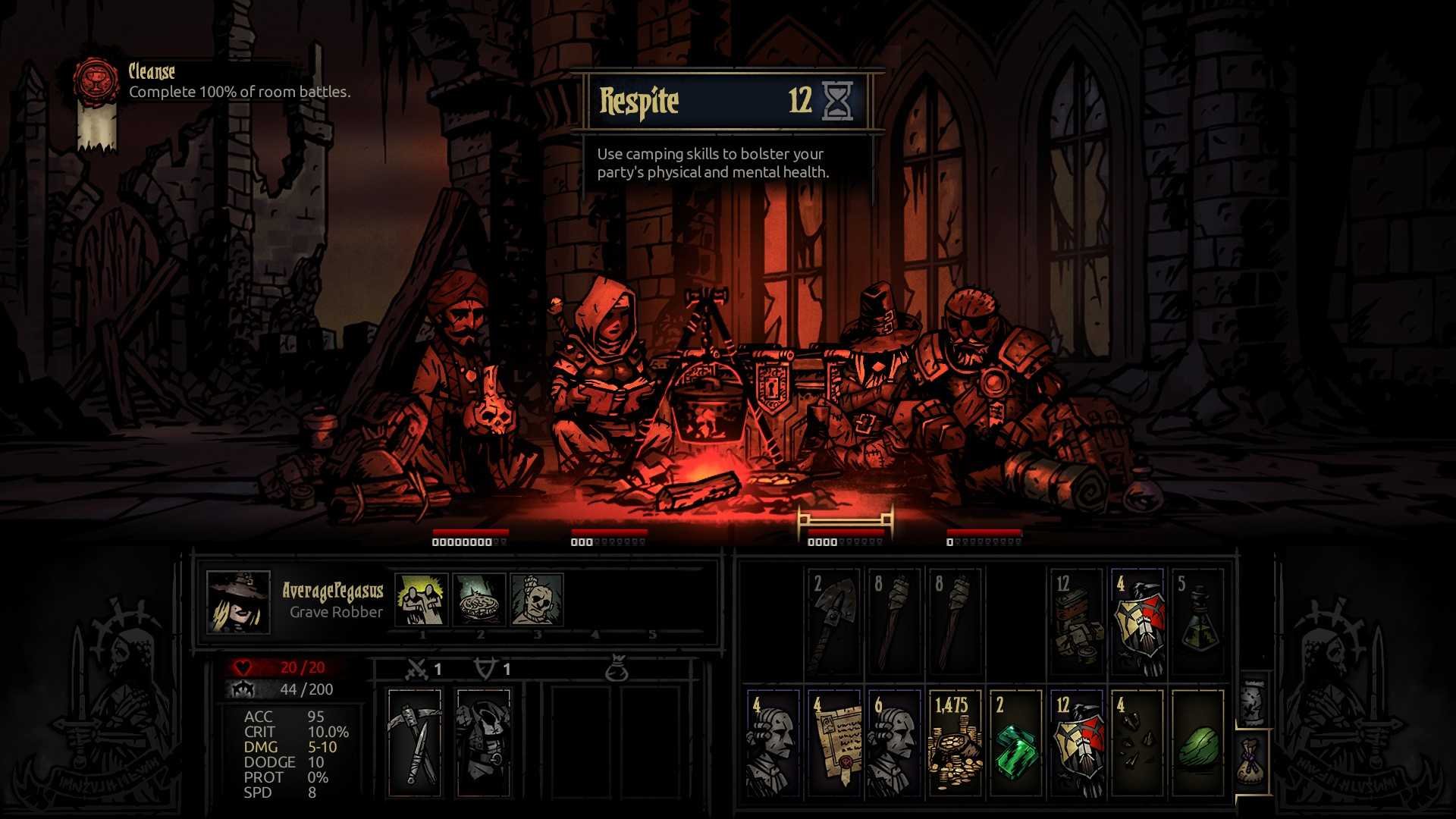Choose the hanged man camping skill
The height and width of the screenshot is (819, 1456).
[537, 599]
